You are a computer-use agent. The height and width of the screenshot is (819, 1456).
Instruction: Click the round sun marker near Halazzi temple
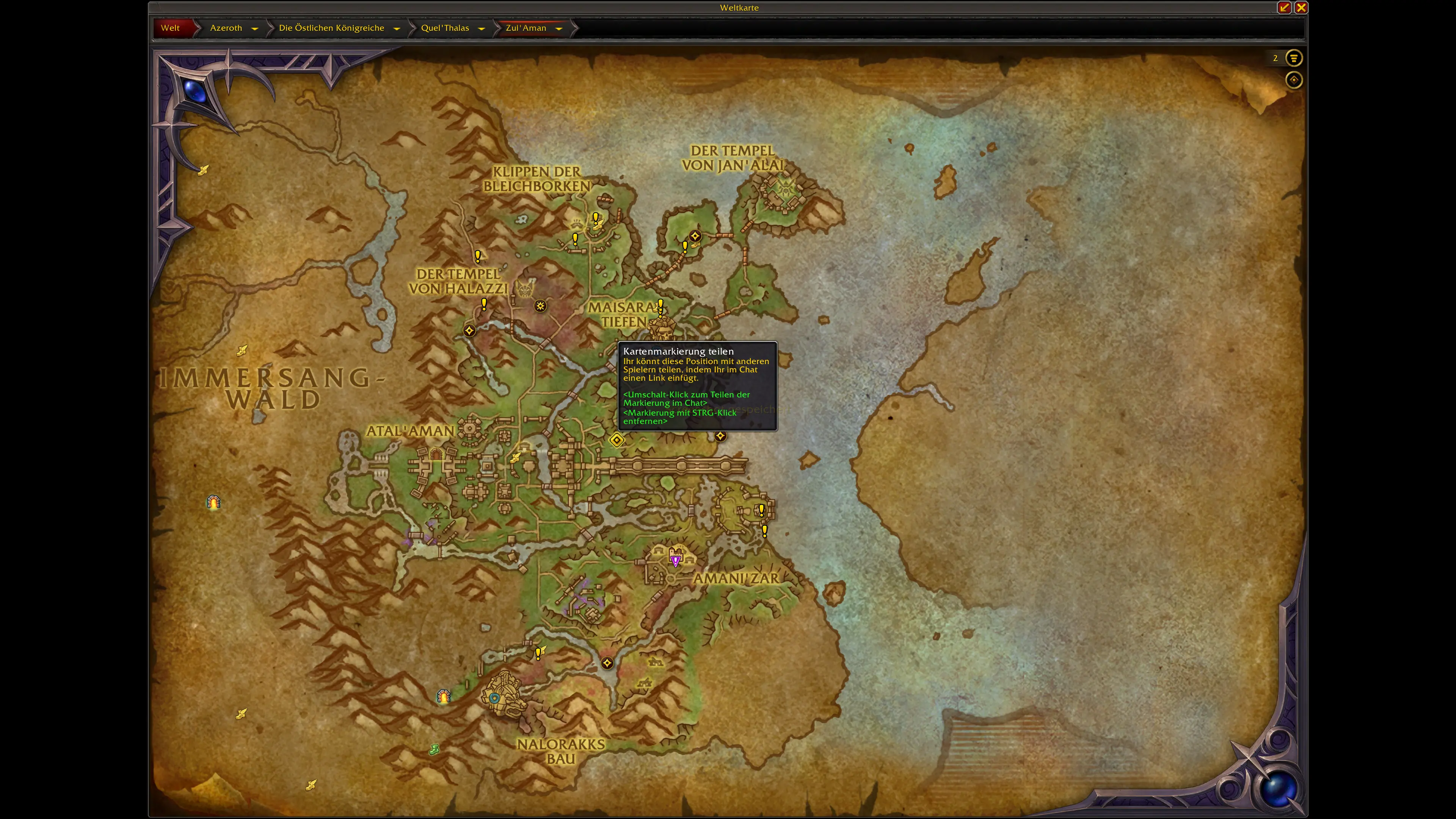pos(540,306)
